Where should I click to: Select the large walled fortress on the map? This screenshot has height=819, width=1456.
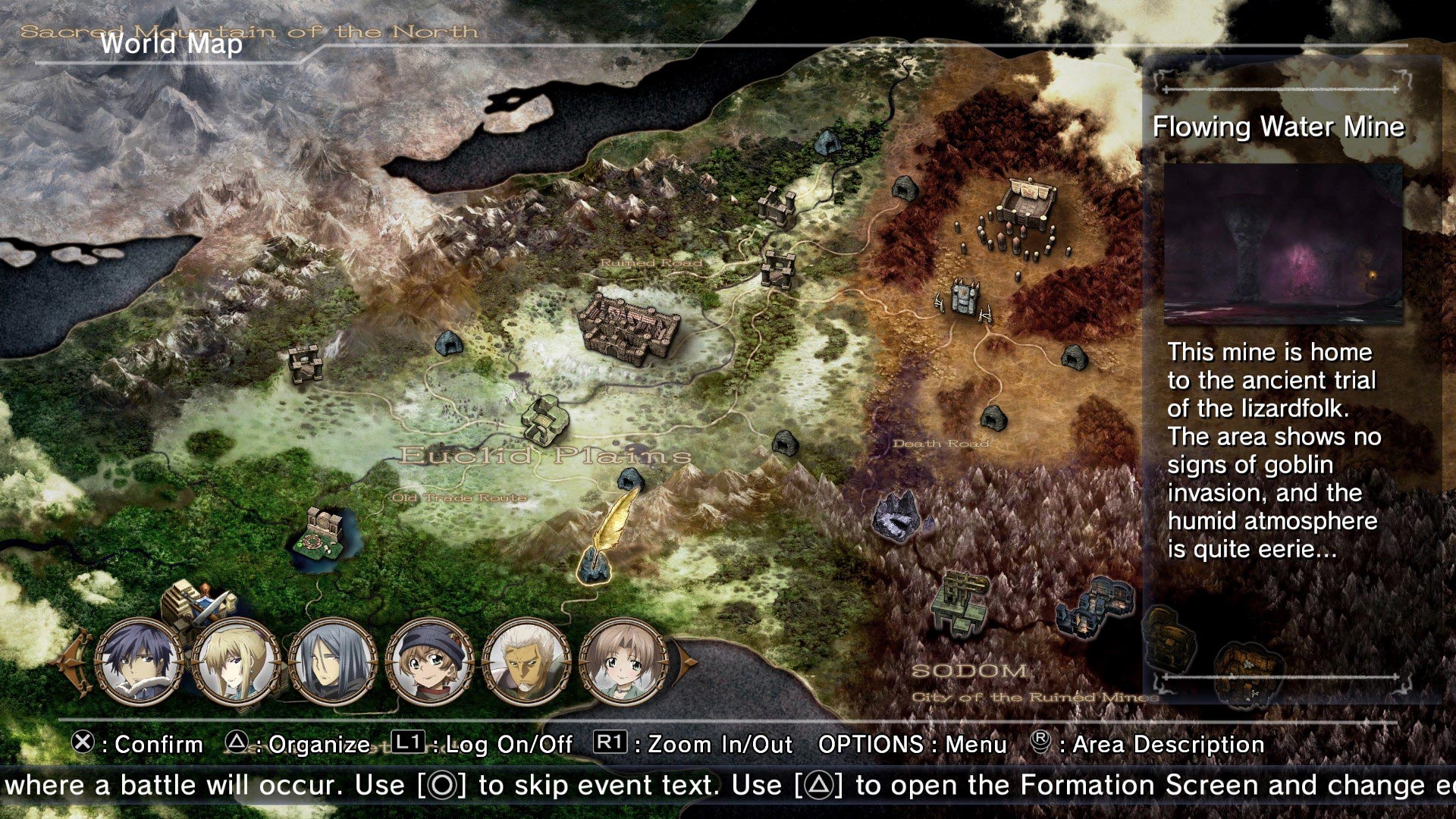click(x=628, y=328)
